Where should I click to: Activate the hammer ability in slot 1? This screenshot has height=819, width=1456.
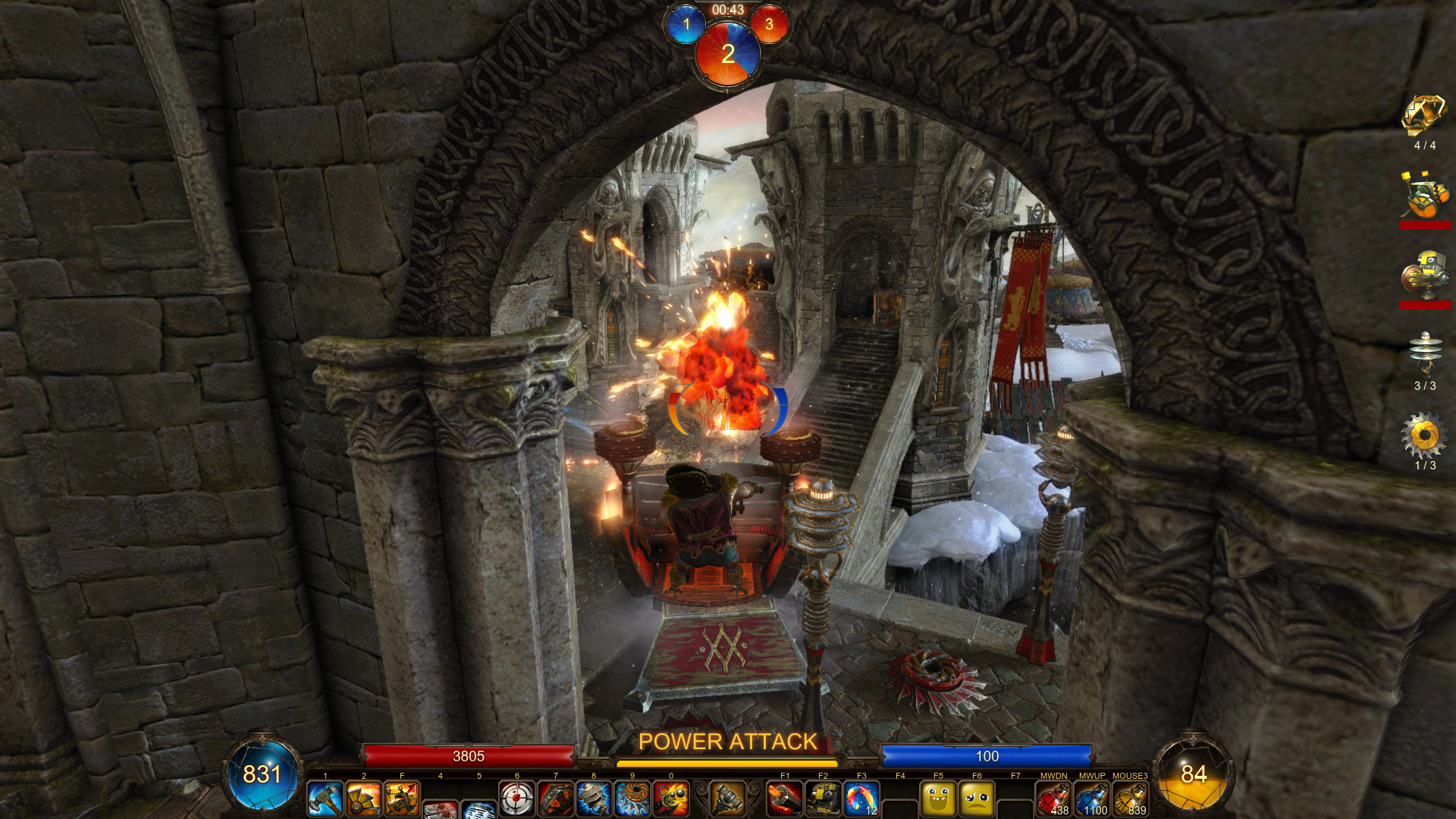click(325, 799)
